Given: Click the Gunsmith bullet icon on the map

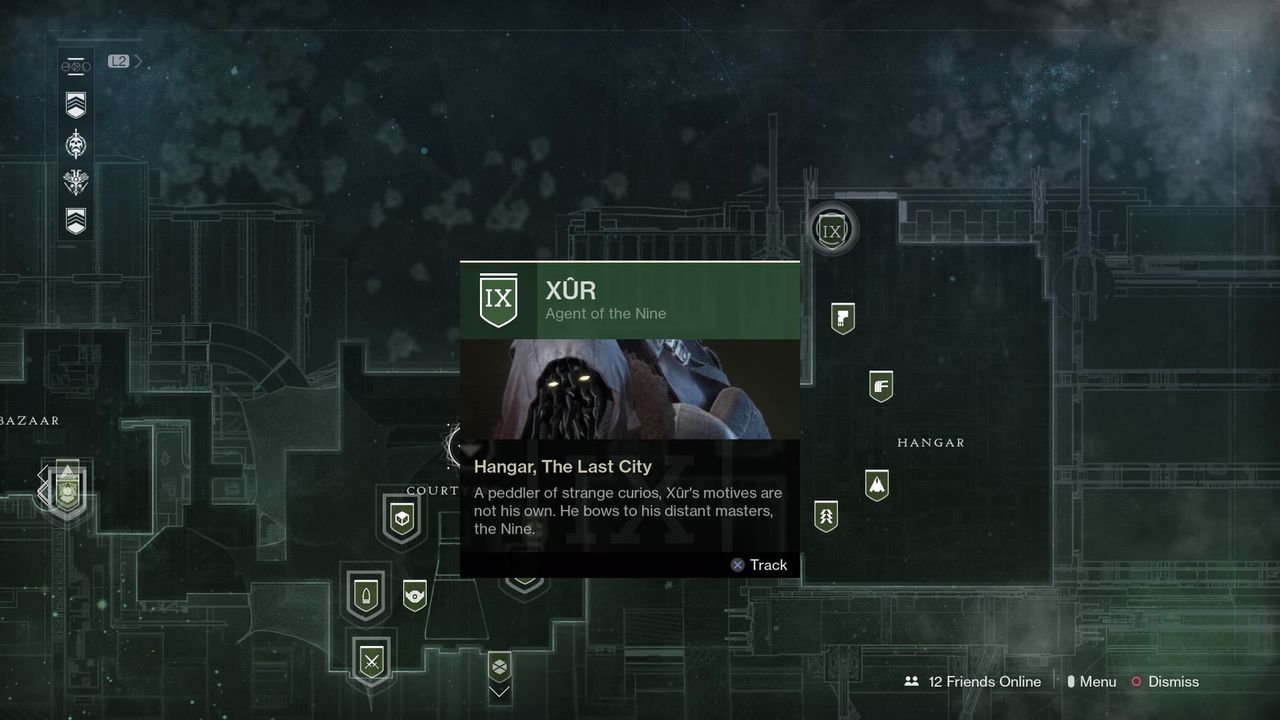Looking at the screenshot, I should coord(367,594).
